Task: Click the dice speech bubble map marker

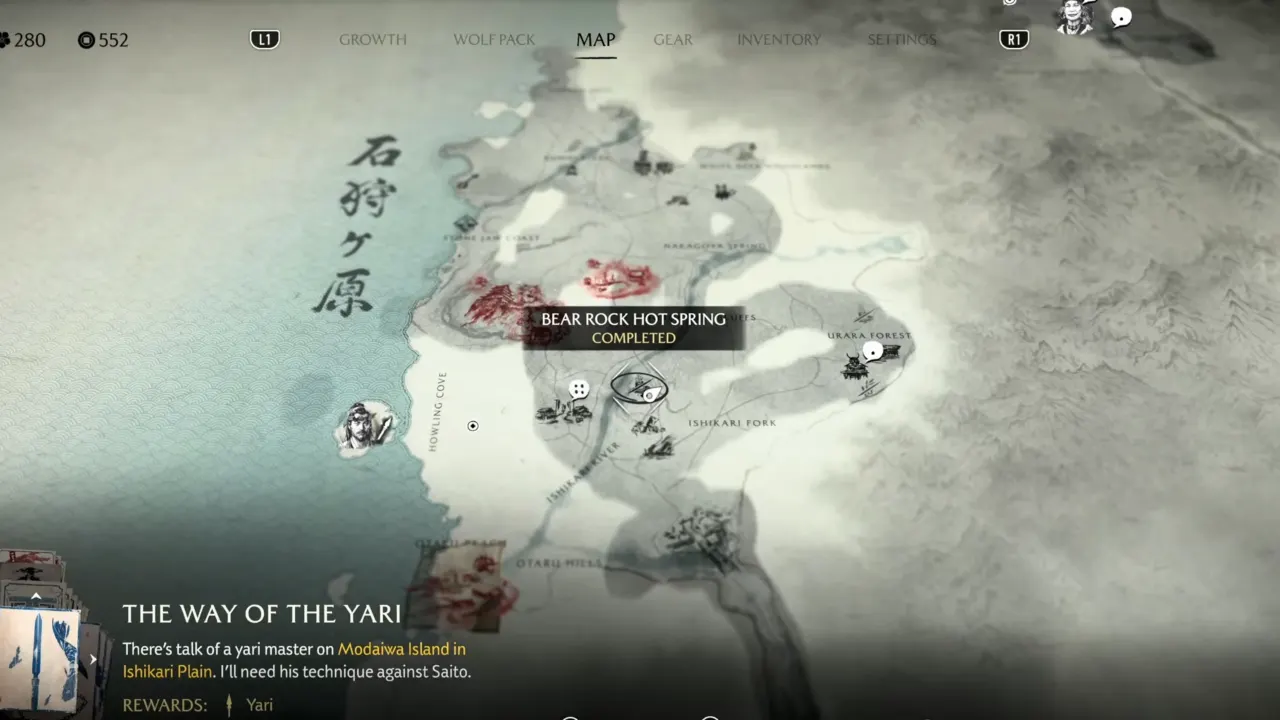Action: point(578,389)
